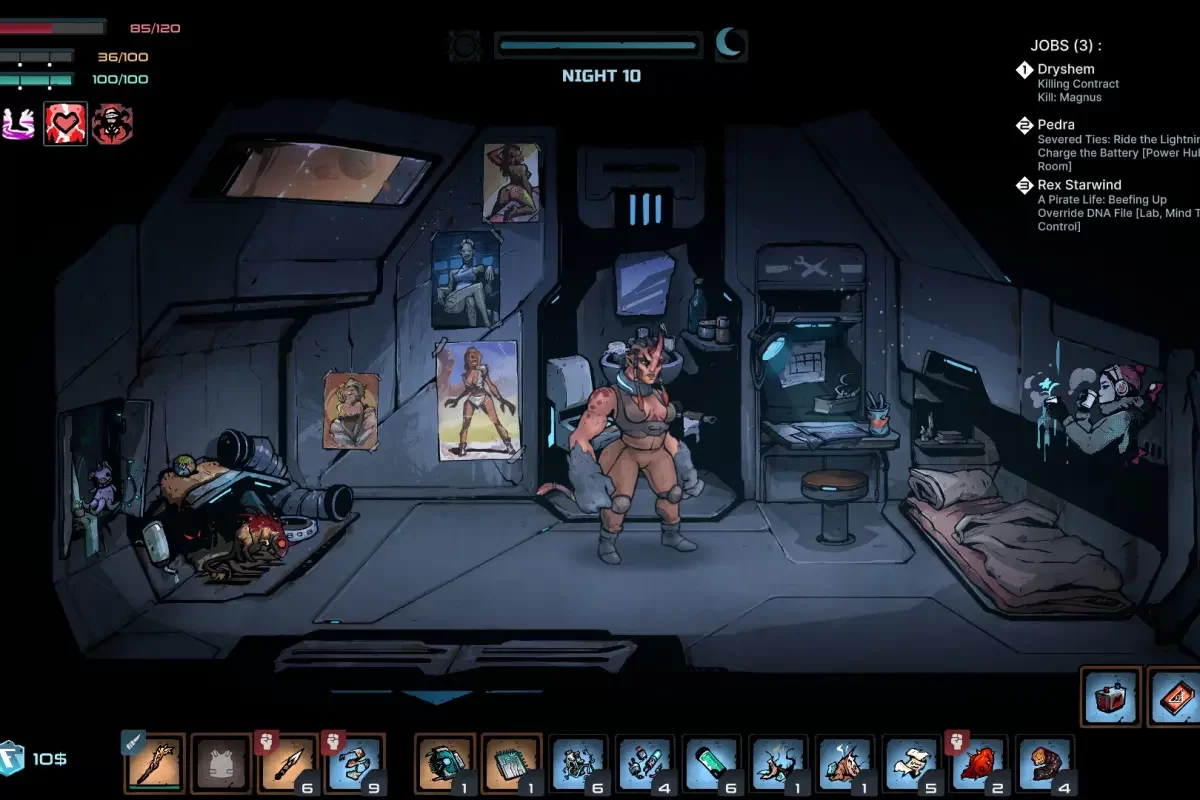
Task: Inspect the red masked creature status icon
Action: (112, 124)
